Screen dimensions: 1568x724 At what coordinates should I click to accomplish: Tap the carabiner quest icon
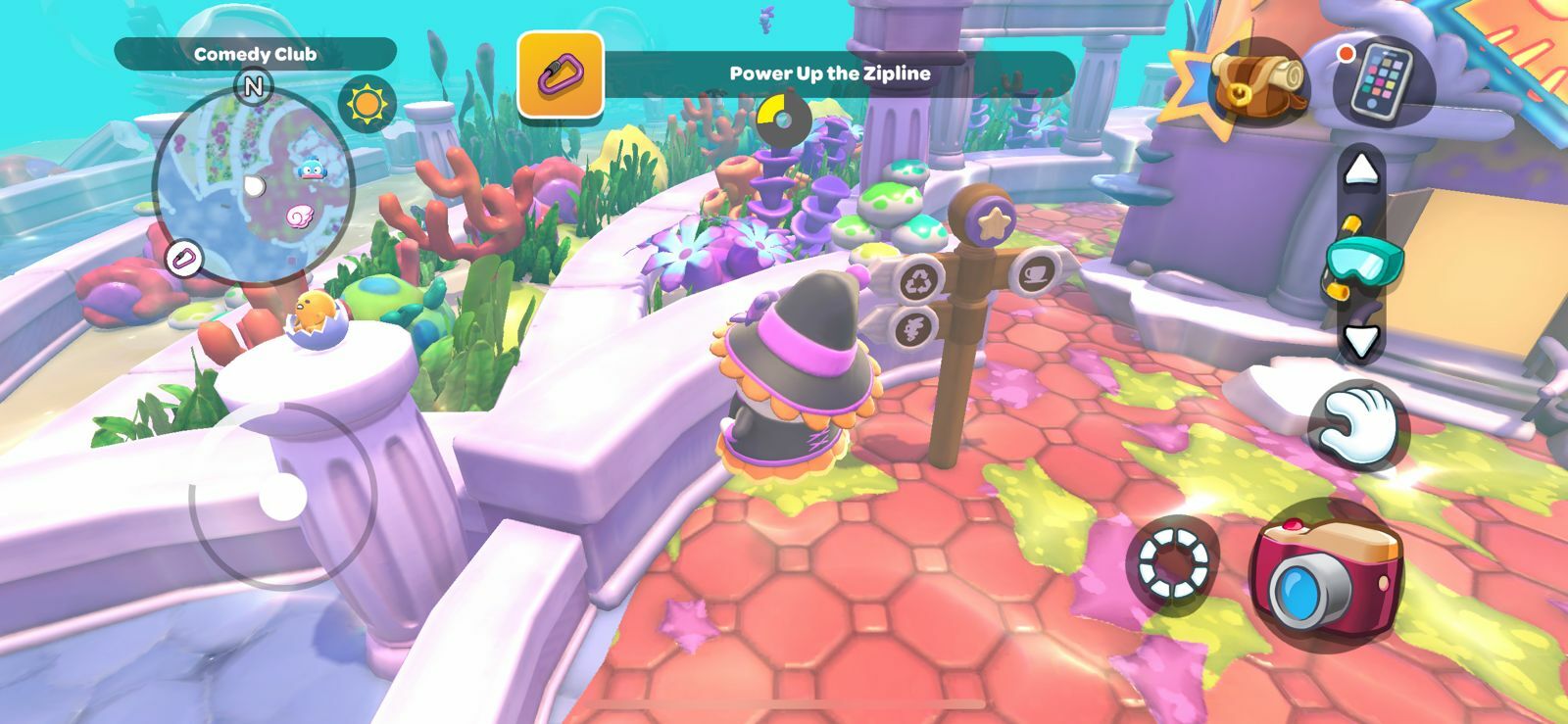tap(560, 74)
